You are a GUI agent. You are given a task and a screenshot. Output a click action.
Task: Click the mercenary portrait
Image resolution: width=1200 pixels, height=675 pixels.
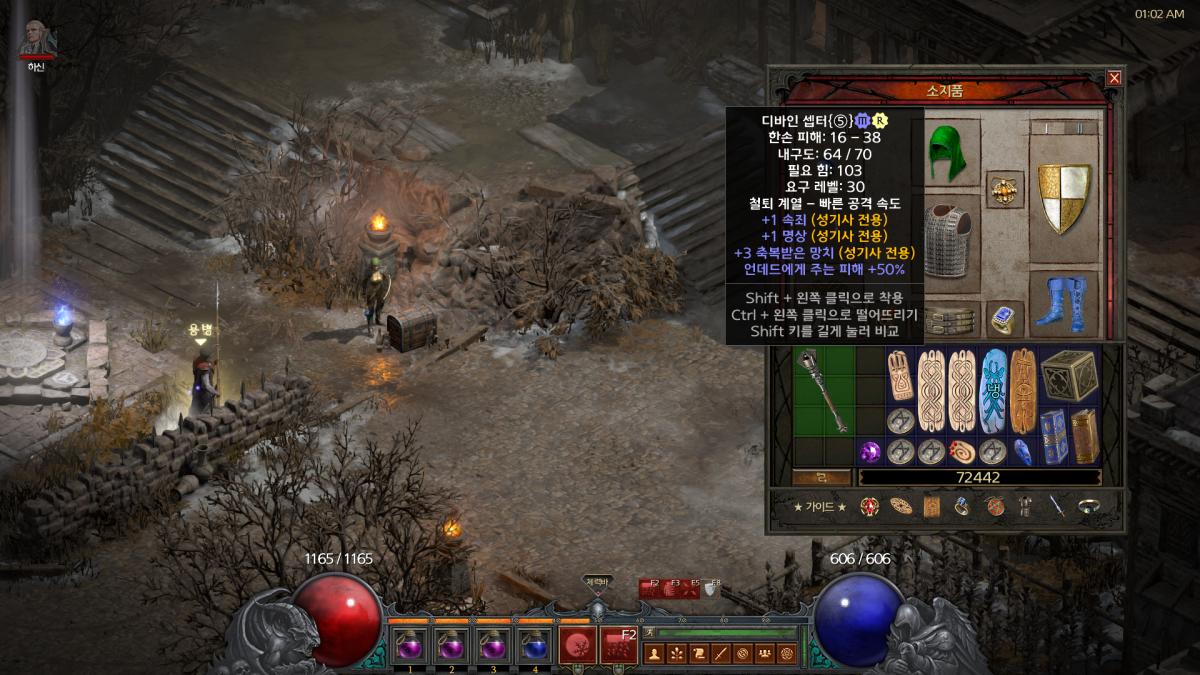point(38,38)
